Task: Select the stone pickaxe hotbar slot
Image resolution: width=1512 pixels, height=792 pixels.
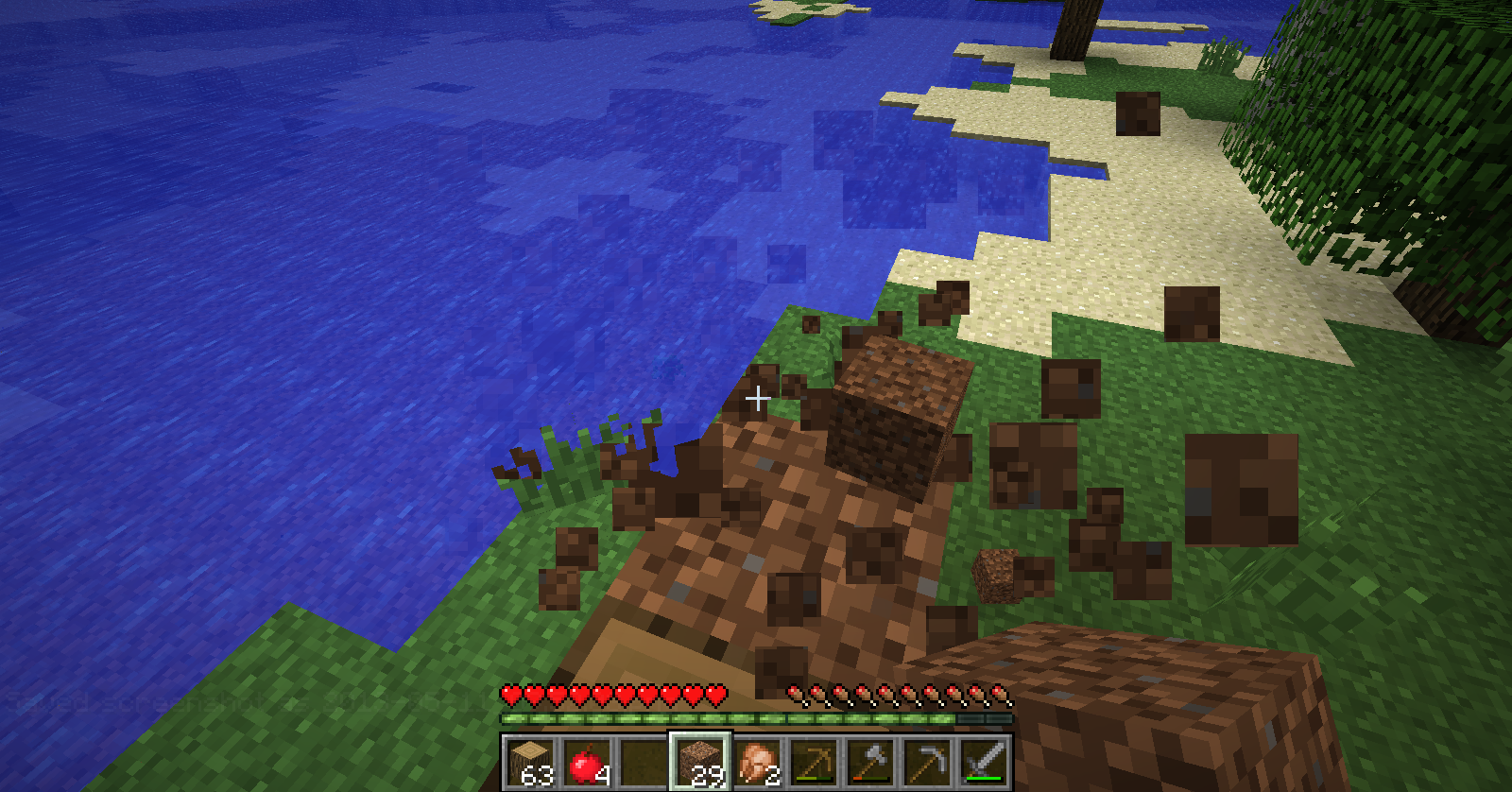Action: coord(927,762)
